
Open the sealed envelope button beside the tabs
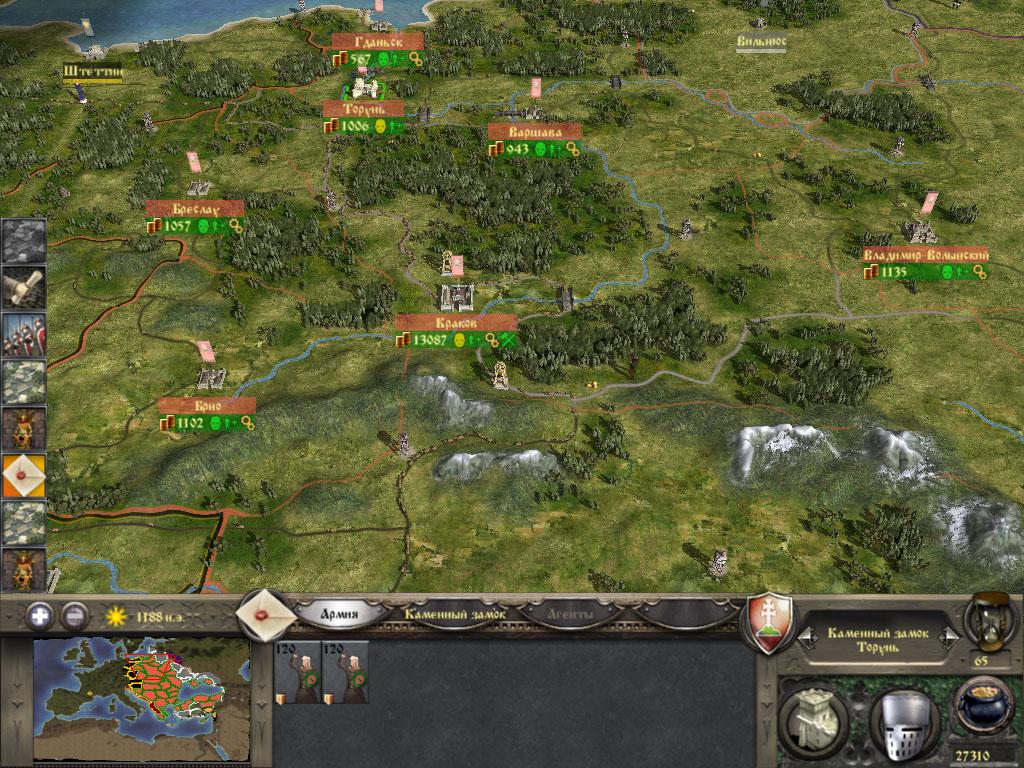[x=264, y=612]
